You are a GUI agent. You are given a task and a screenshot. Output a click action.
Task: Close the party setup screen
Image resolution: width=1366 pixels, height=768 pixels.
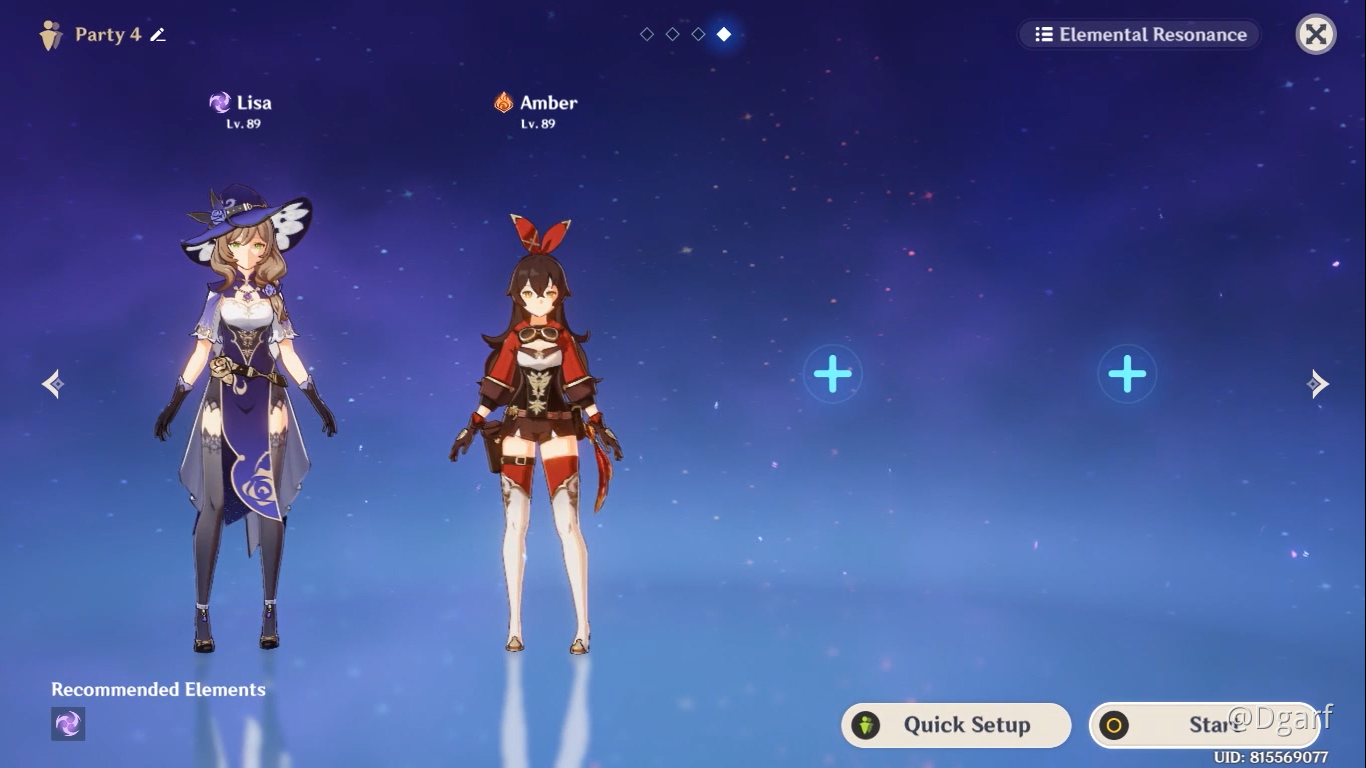pos(1316,35)
